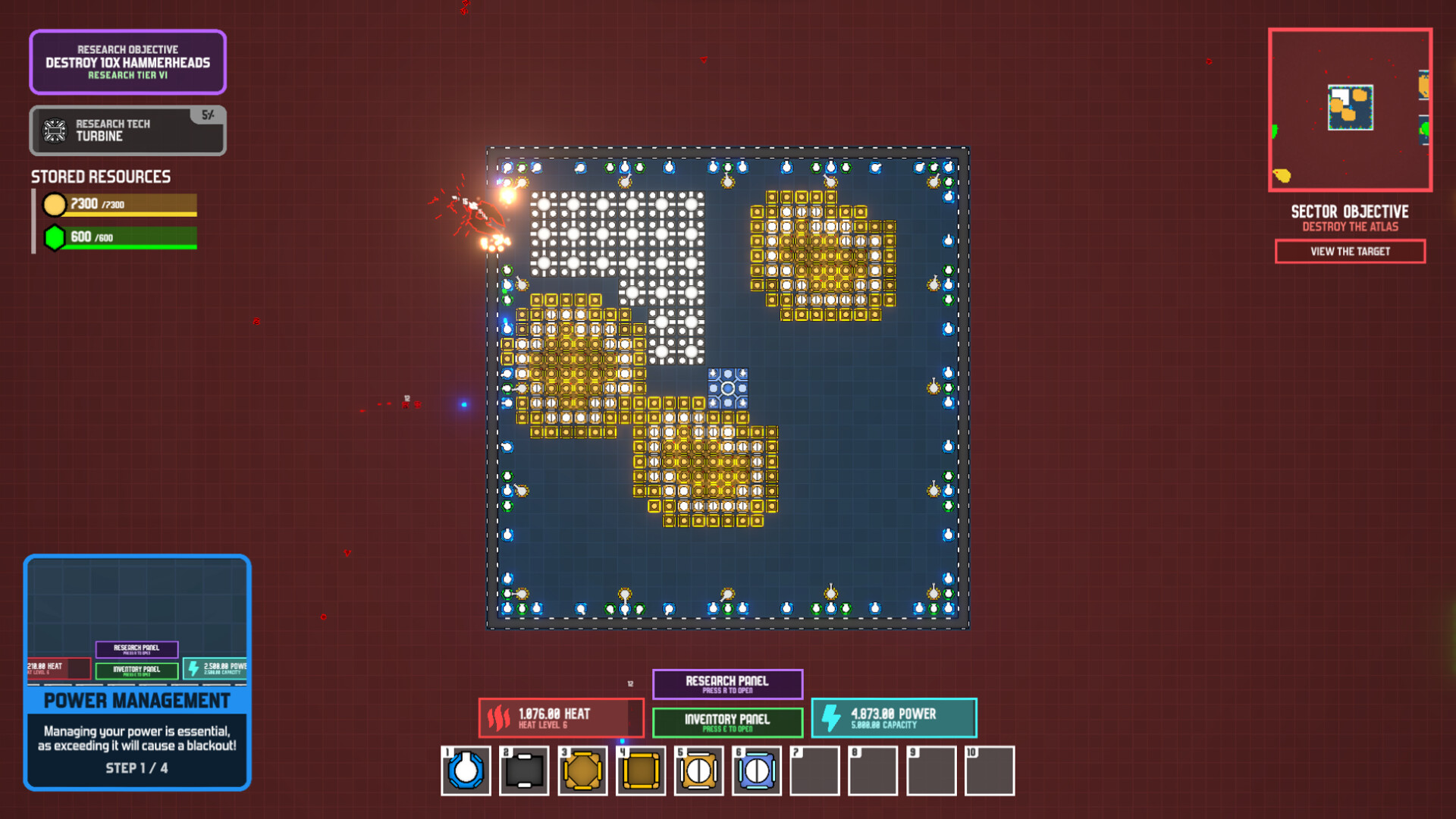1456x819 pixels.
Task: Click the gold coin stored resources icon
Action: click(55, 205)
